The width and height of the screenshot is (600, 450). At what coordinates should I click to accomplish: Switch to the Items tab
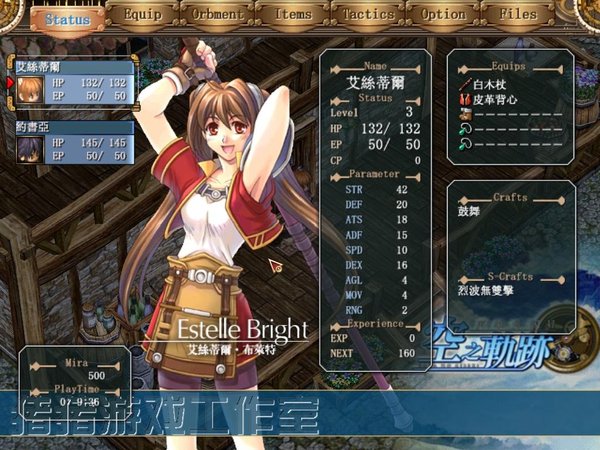(293, 16)
